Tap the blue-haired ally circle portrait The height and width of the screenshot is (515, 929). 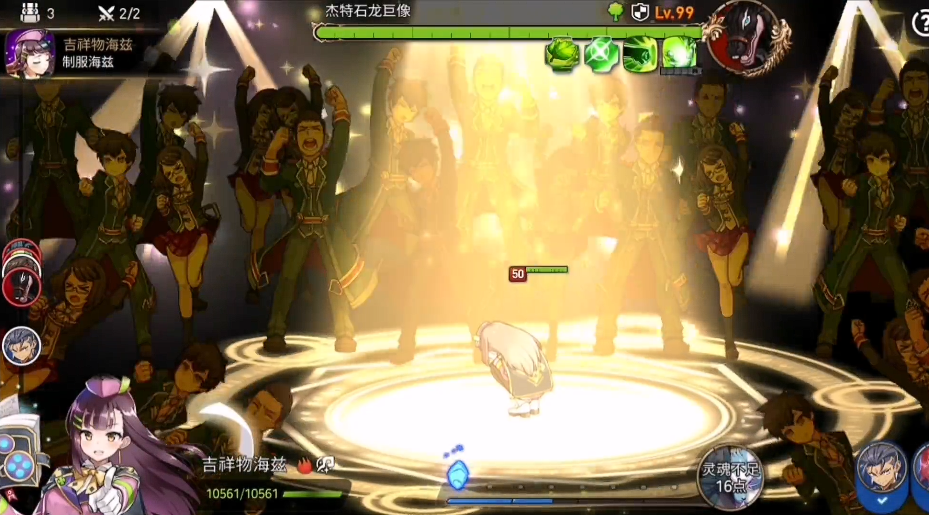(22, 346)
